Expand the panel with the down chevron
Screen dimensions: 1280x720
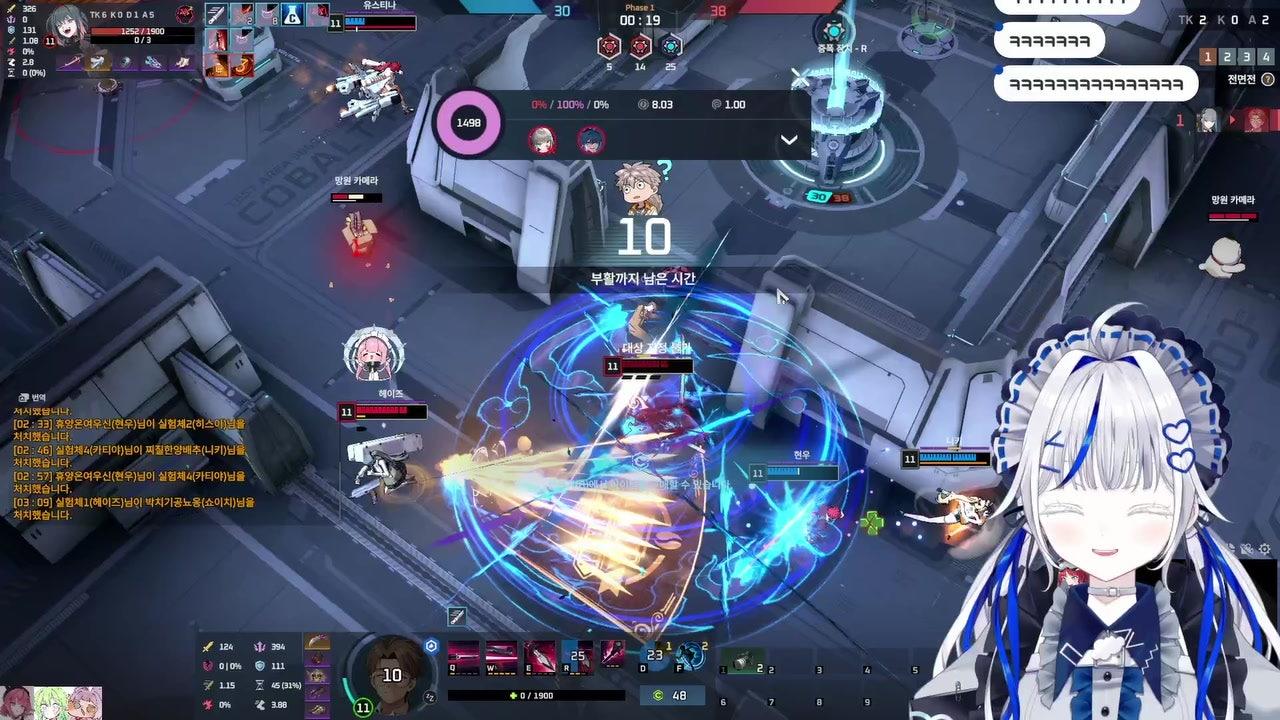pos(789,140)
